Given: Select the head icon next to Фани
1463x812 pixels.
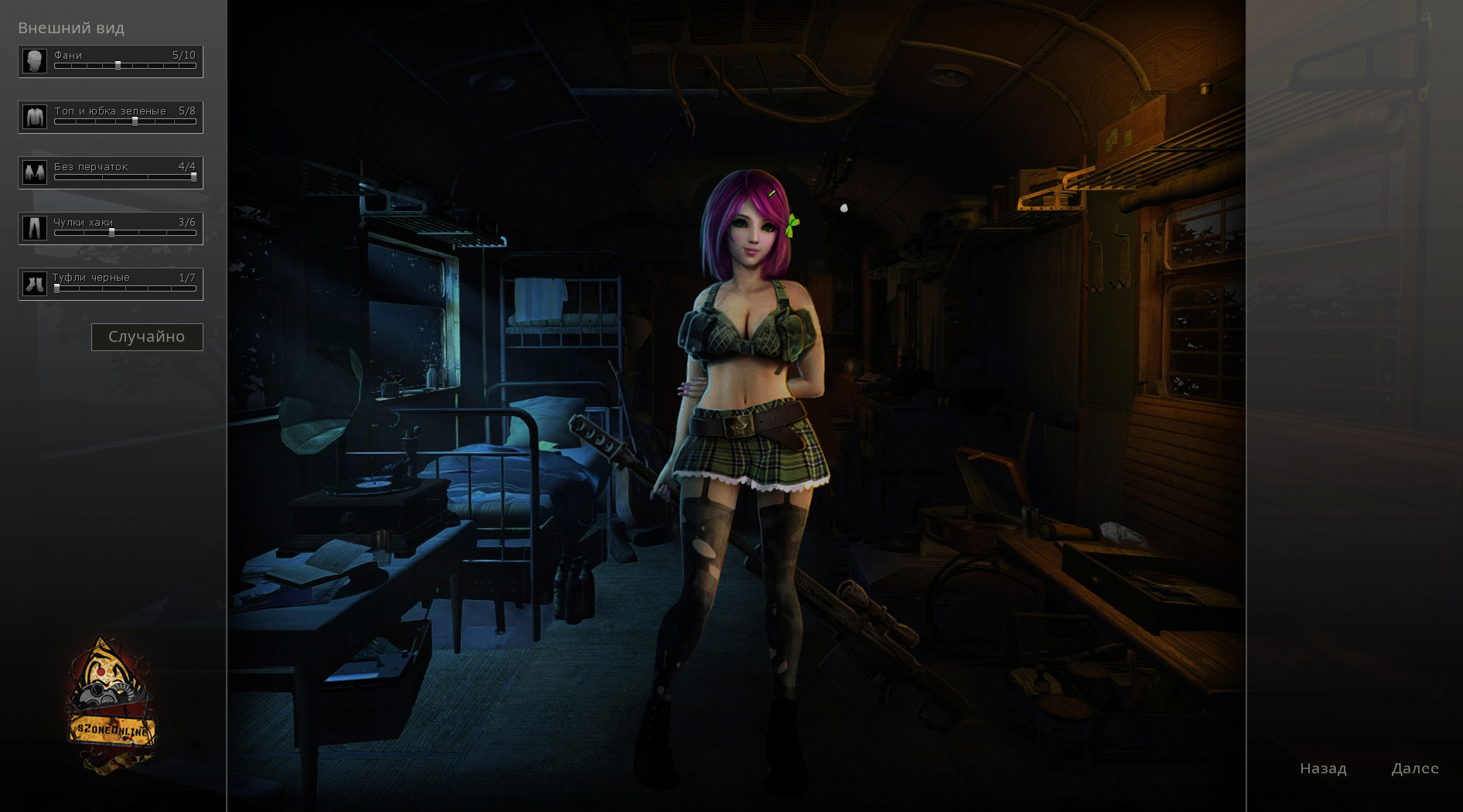Looking at the screenshot, I should click(35, 61).
